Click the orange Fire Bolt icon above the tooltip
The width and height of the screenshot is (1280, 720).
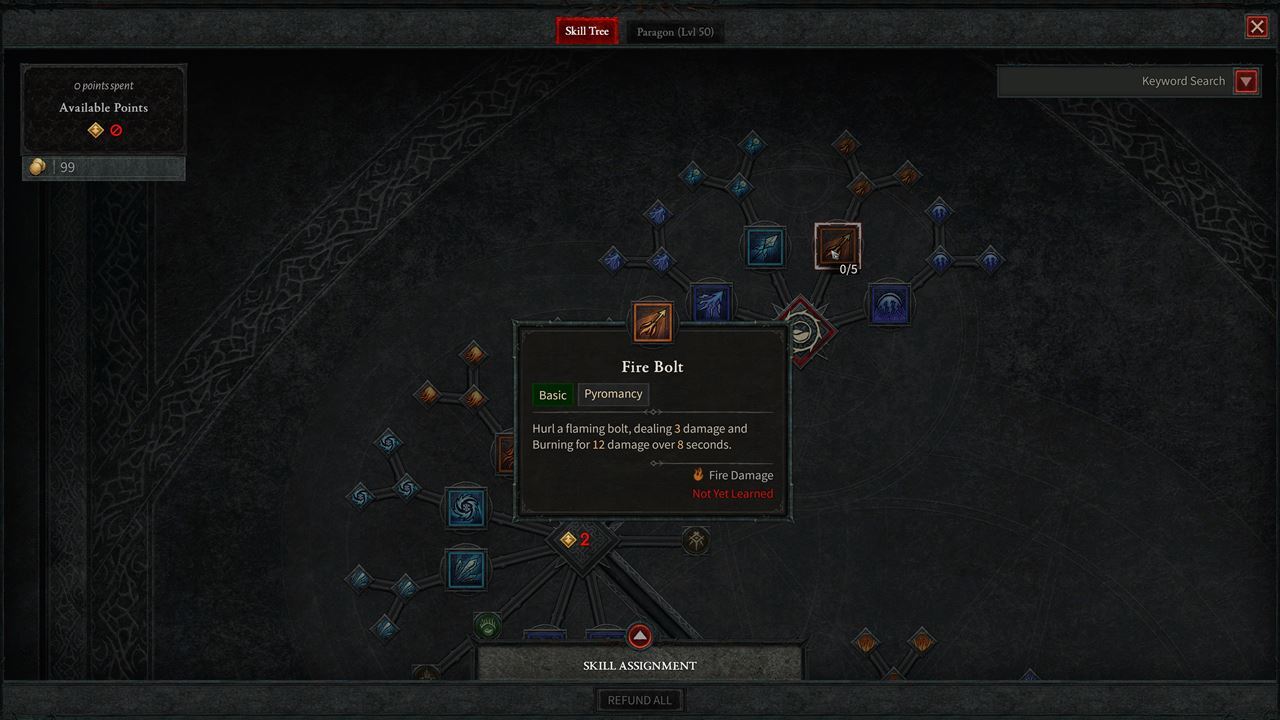coord(652,321)
